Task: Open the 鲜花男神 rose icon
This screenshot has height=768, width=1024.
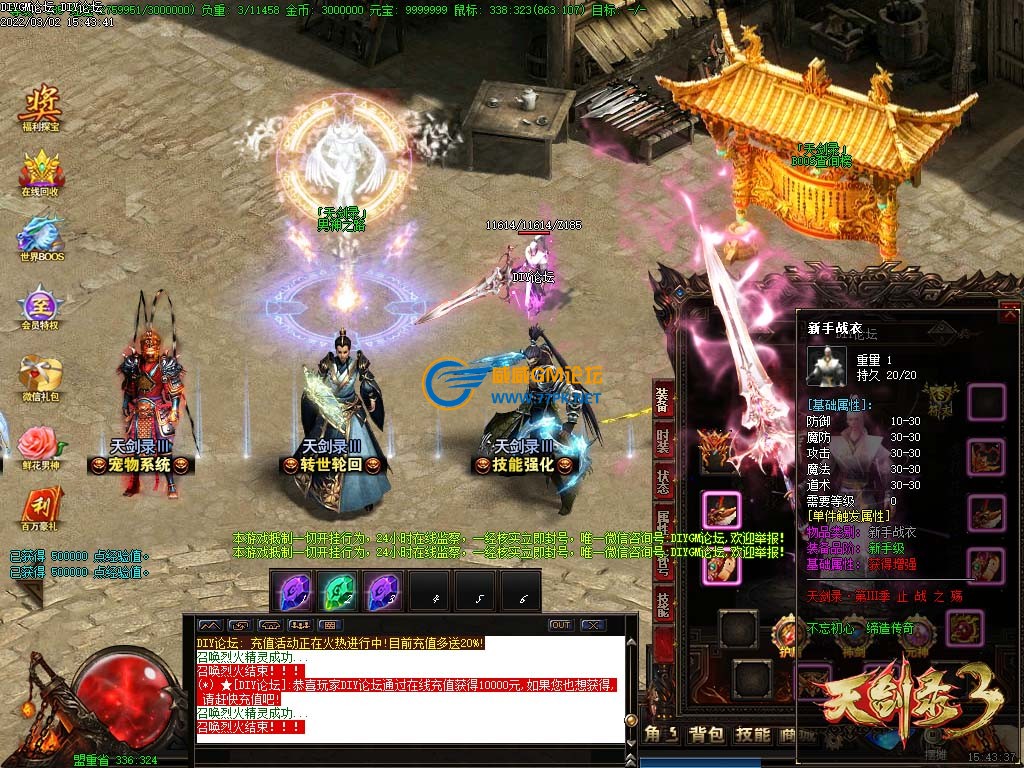Action: 40,442
